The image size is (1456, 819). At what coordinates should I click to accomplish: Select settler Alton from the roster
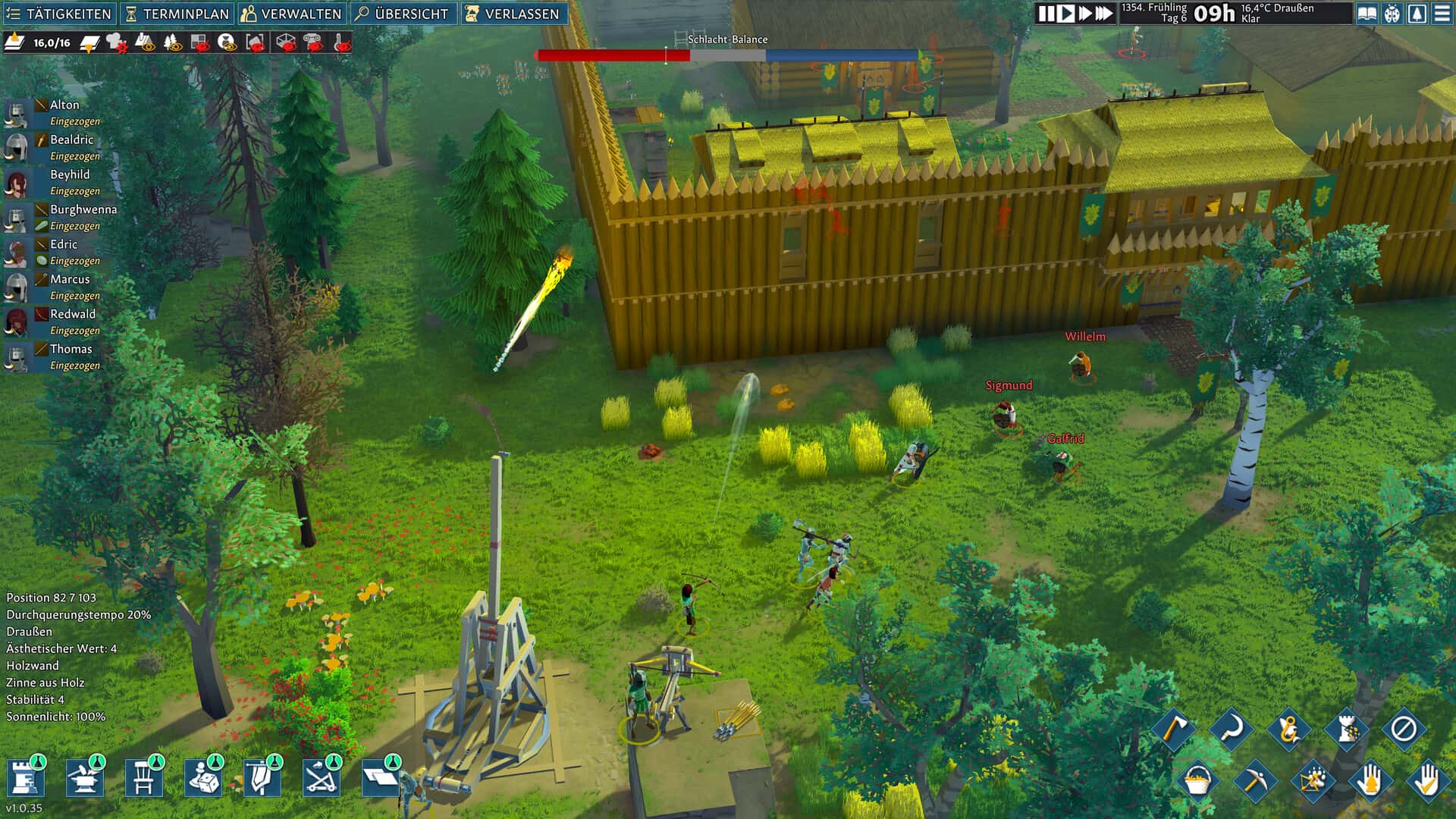[x=64, y=105]
